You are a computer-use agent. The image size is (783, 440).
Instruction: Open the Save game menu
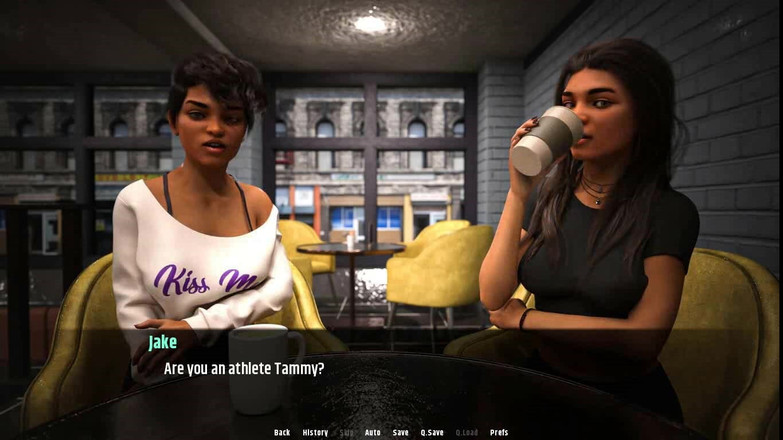pyautogui.click(x=400, y=432)
